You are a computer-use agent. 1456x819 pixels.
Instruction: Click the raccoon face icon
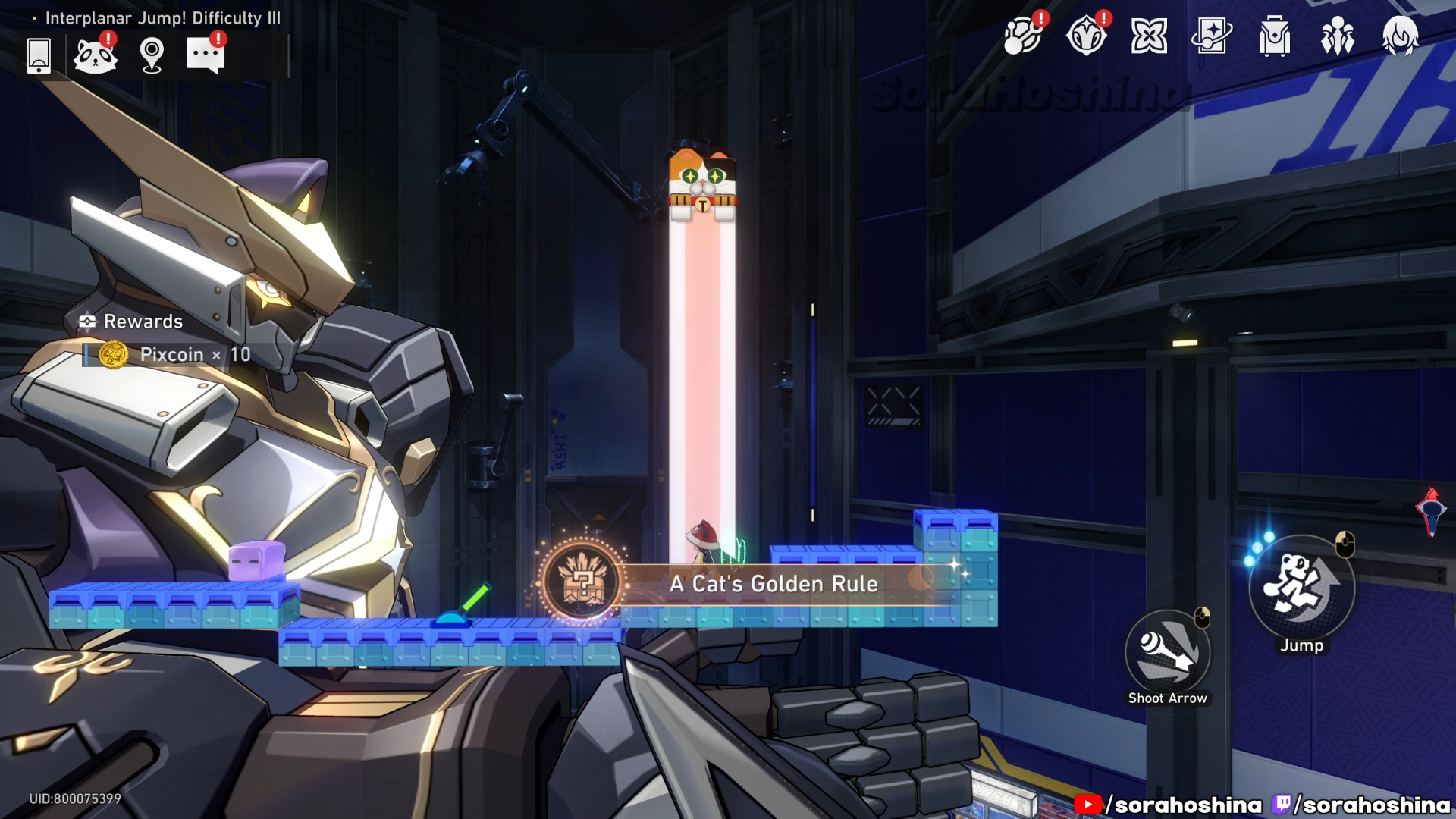96,55
